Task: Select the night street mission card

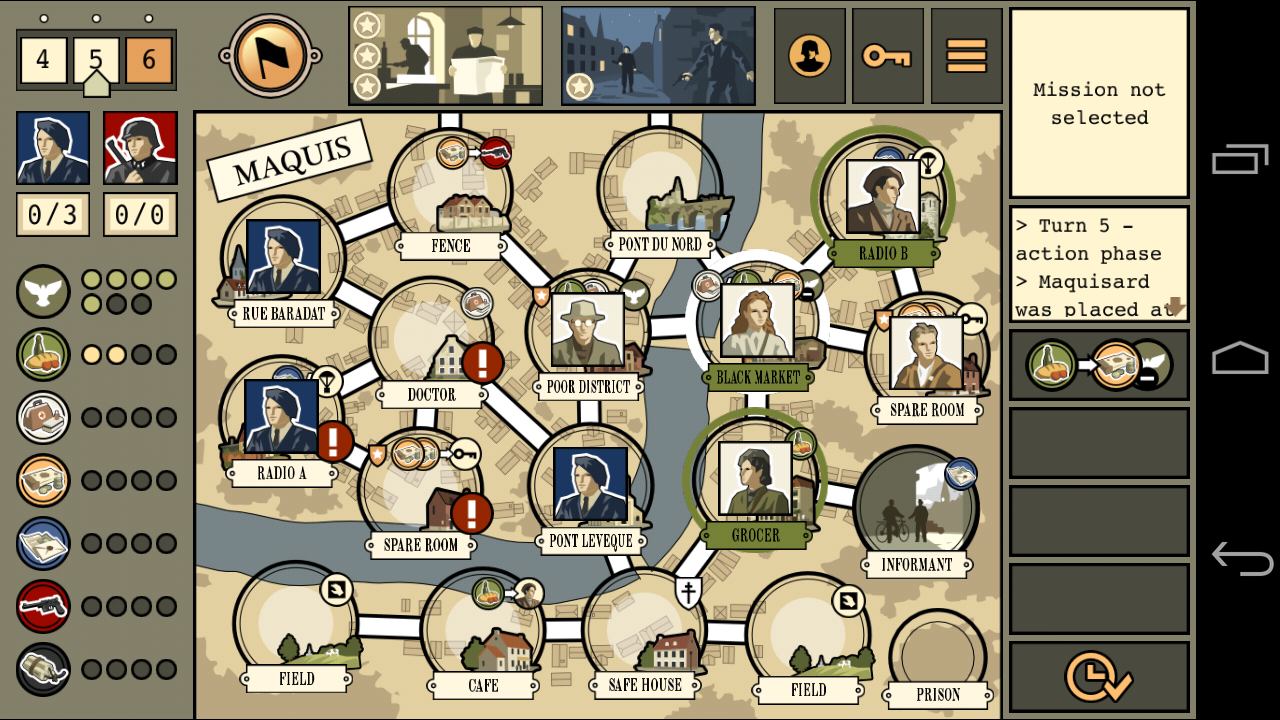Action: pyautogui.click(x=657, y=56)
